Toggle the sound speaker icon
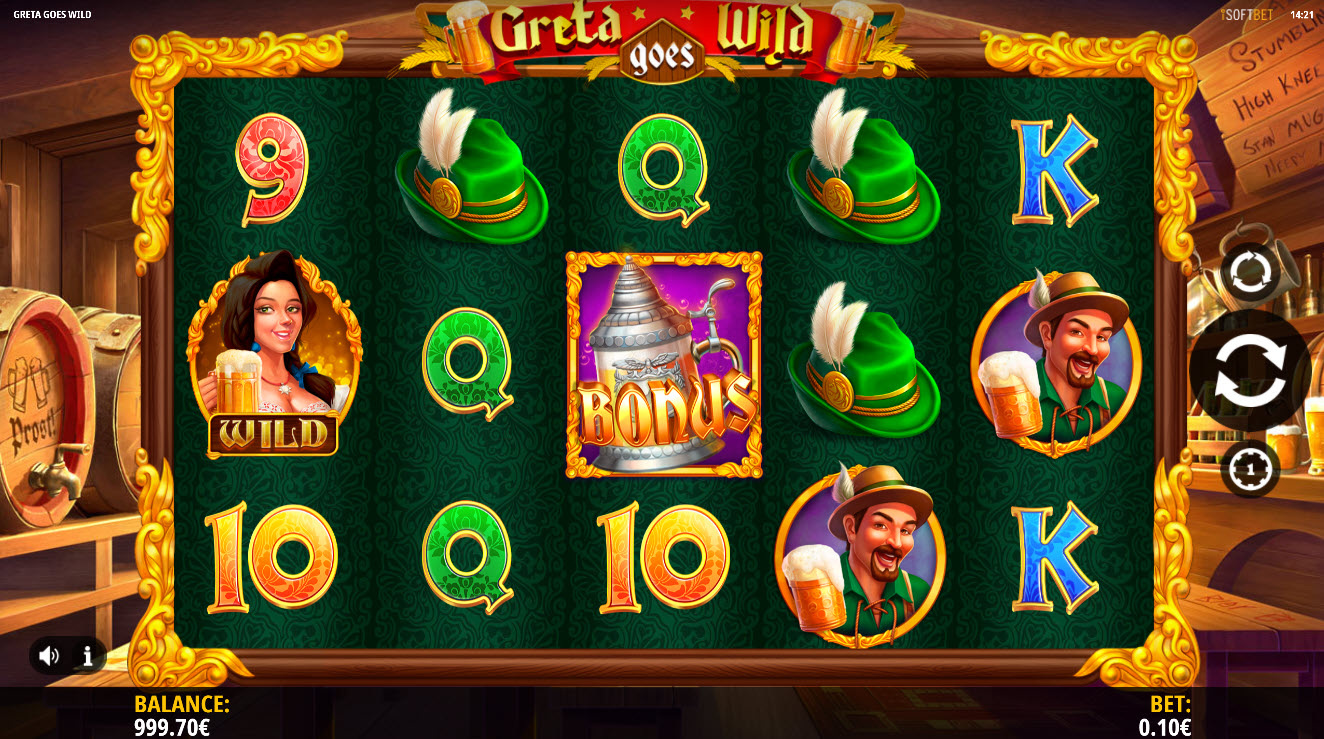 (49, 656)
